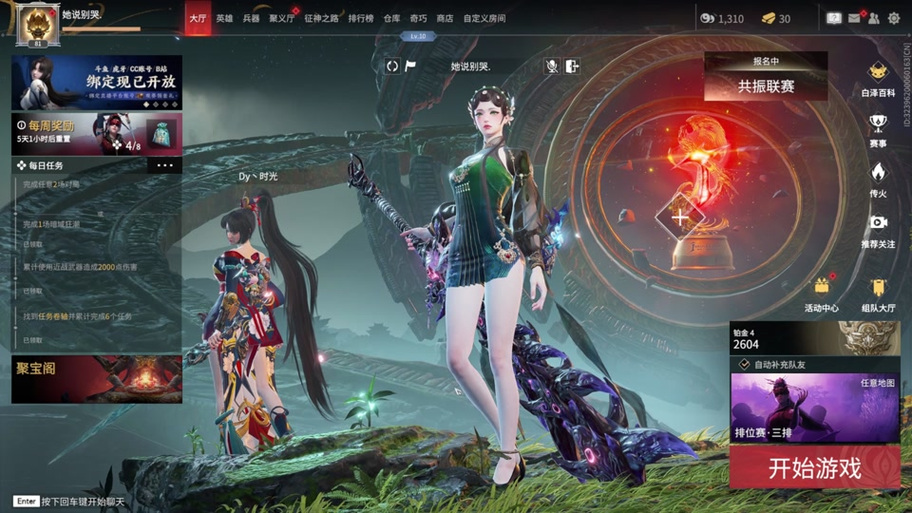Open the 活动中心 event center
This screenshot has width=912, height=513.
pos(822,295)
